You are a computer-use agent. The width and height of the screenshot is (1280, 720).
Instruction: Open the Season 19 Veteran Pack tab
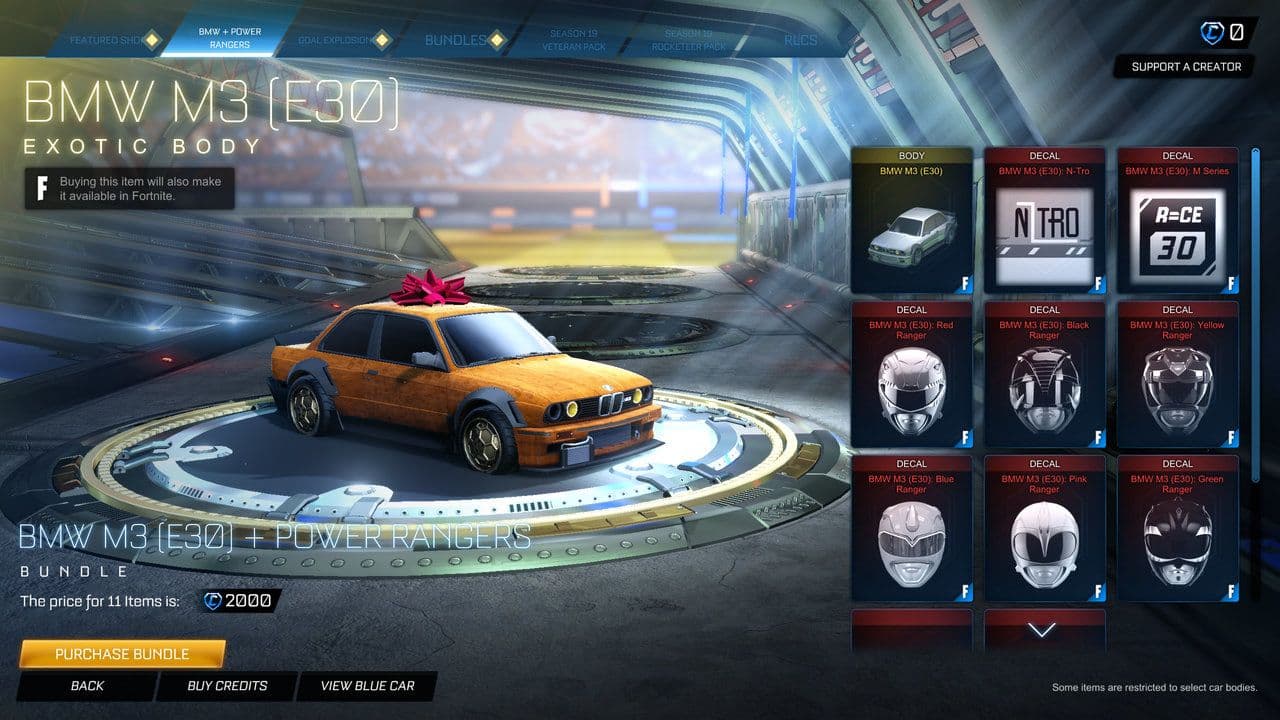573,37
